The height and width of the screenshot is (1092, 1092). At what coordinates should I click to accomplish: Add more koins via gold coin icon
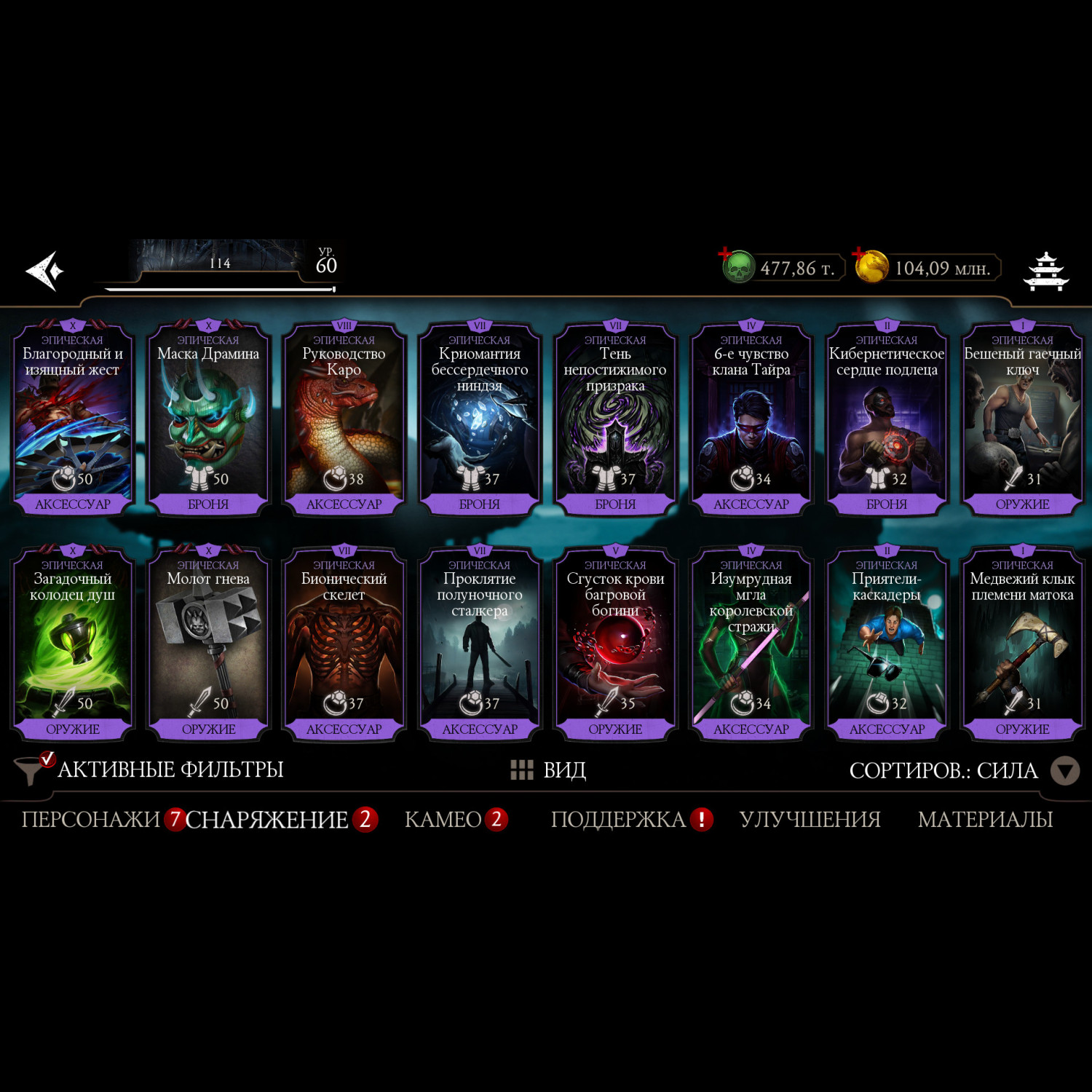871,266
